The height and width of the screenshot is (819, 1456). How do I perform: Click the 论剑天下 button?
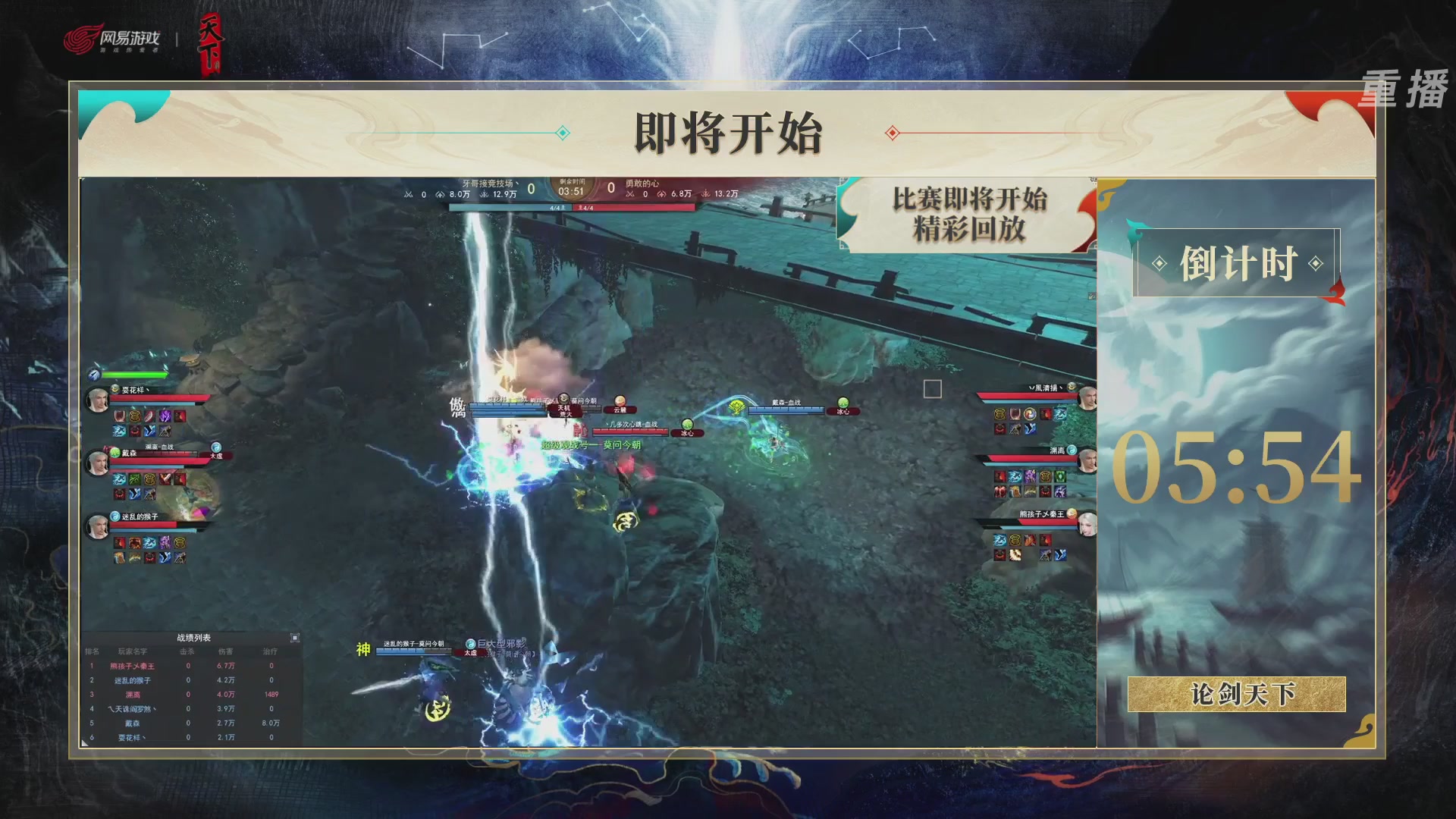(1238, 695)
